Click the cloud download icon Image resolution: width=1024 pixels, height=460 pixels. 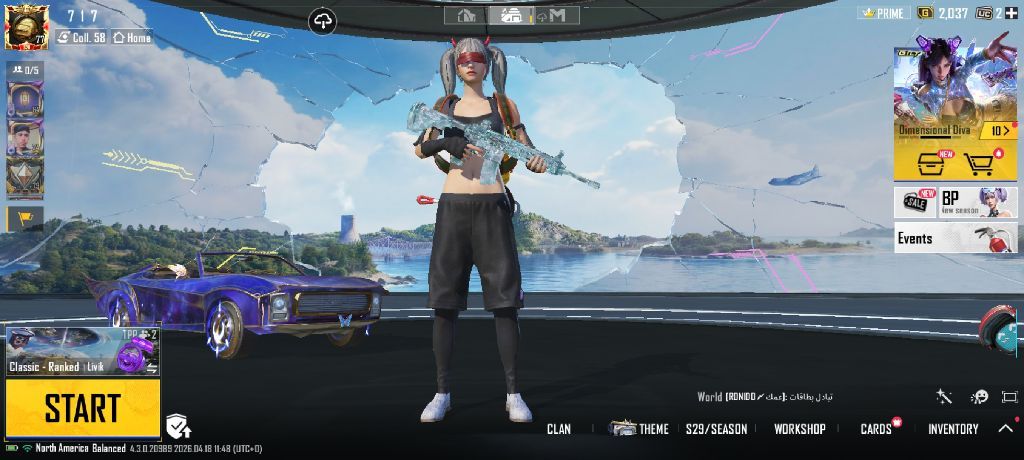pos(323,20)
